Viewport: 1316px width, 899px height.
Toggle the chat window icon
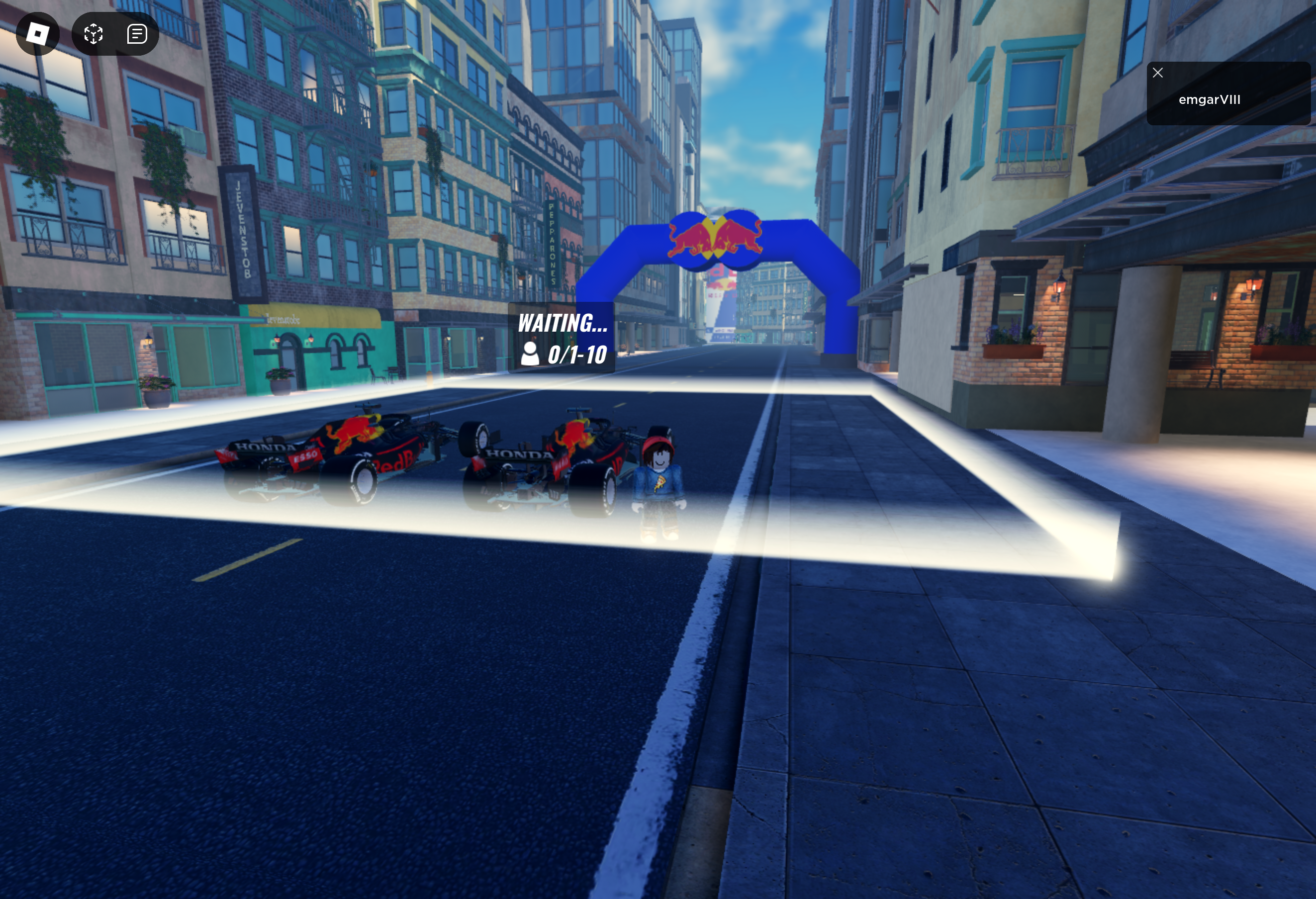137,34
